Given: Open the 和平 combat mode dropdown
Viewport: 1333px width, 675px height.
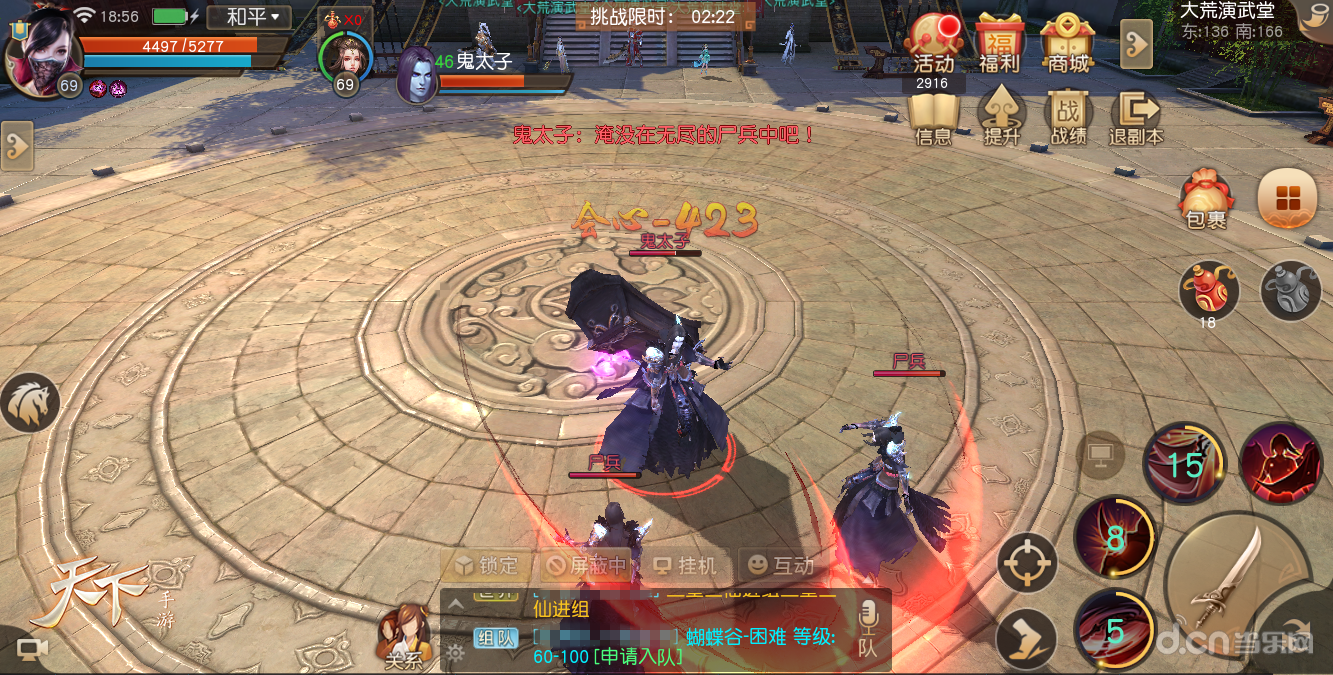Looking at the screenshot, I should (x=249, y=17).
